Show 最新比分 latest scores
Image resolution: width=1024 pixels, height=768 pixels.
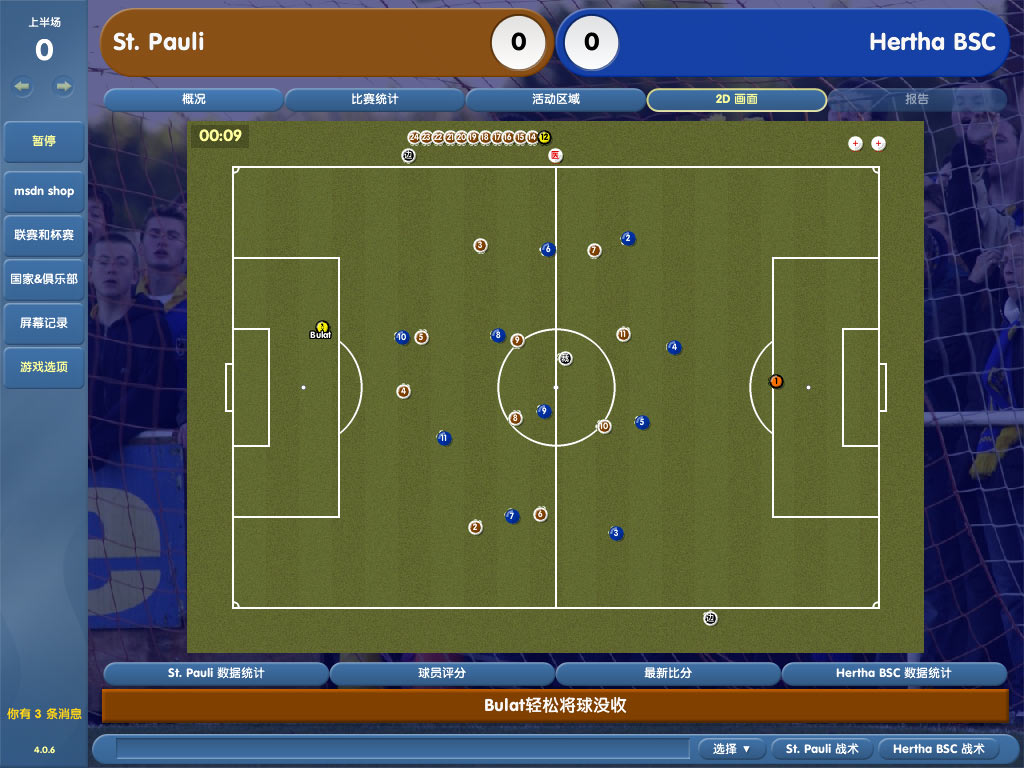coord(668,674)
